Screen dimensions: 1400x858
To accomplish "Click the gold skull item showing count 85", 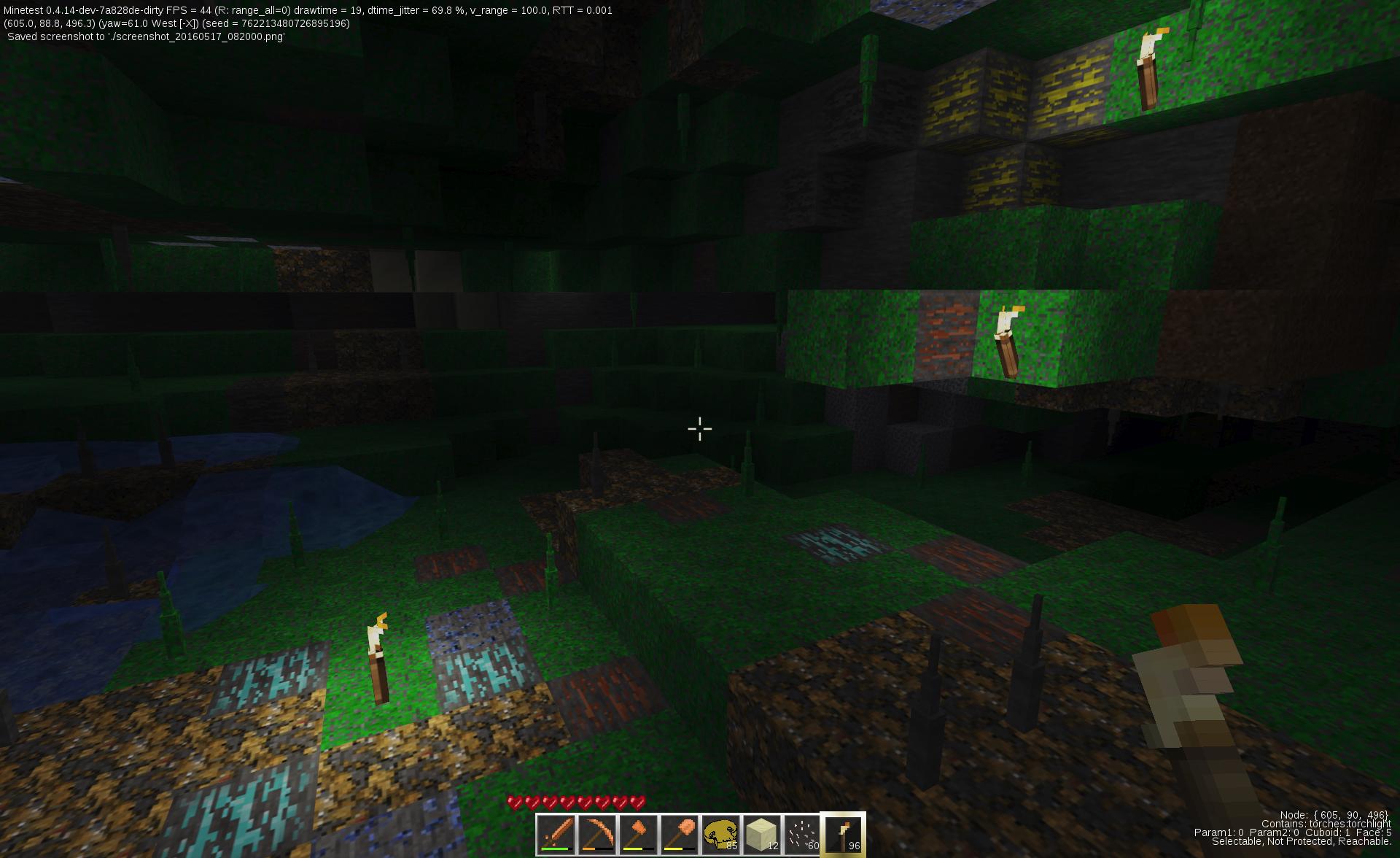I will [720, 835].
